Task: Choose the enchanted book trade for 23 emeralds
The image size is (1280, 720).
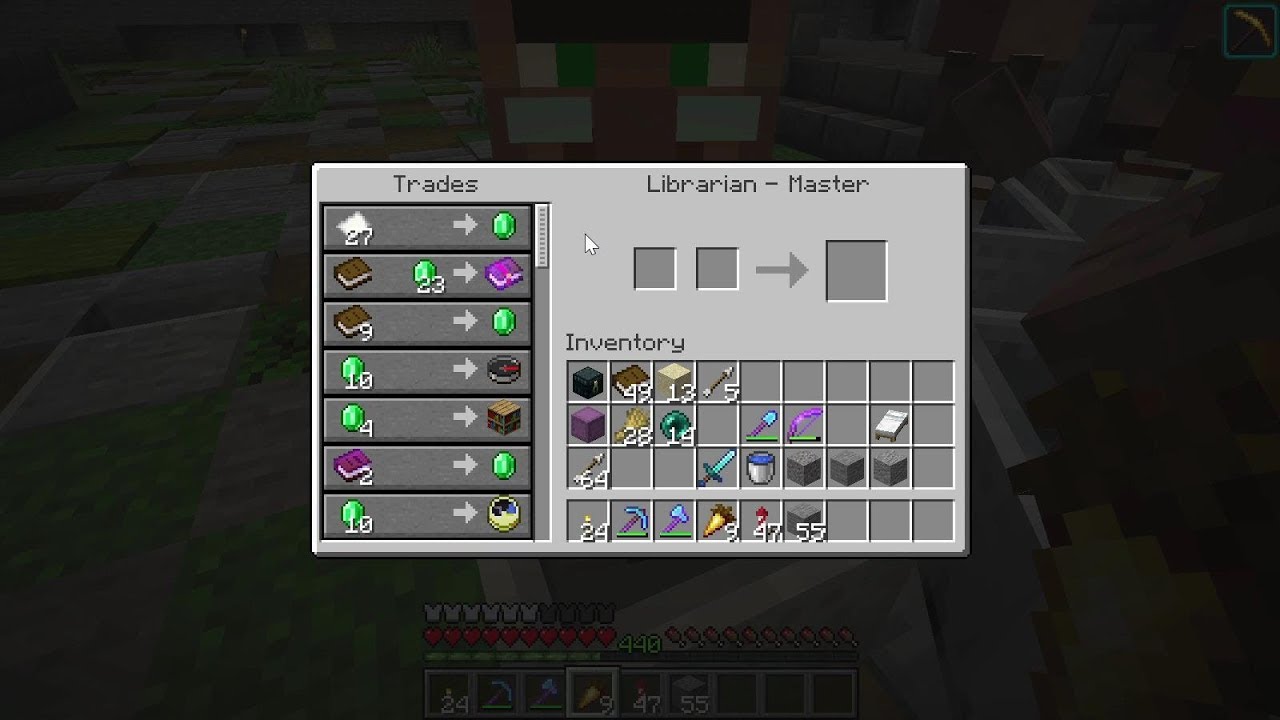Action: tap(427, 275)
